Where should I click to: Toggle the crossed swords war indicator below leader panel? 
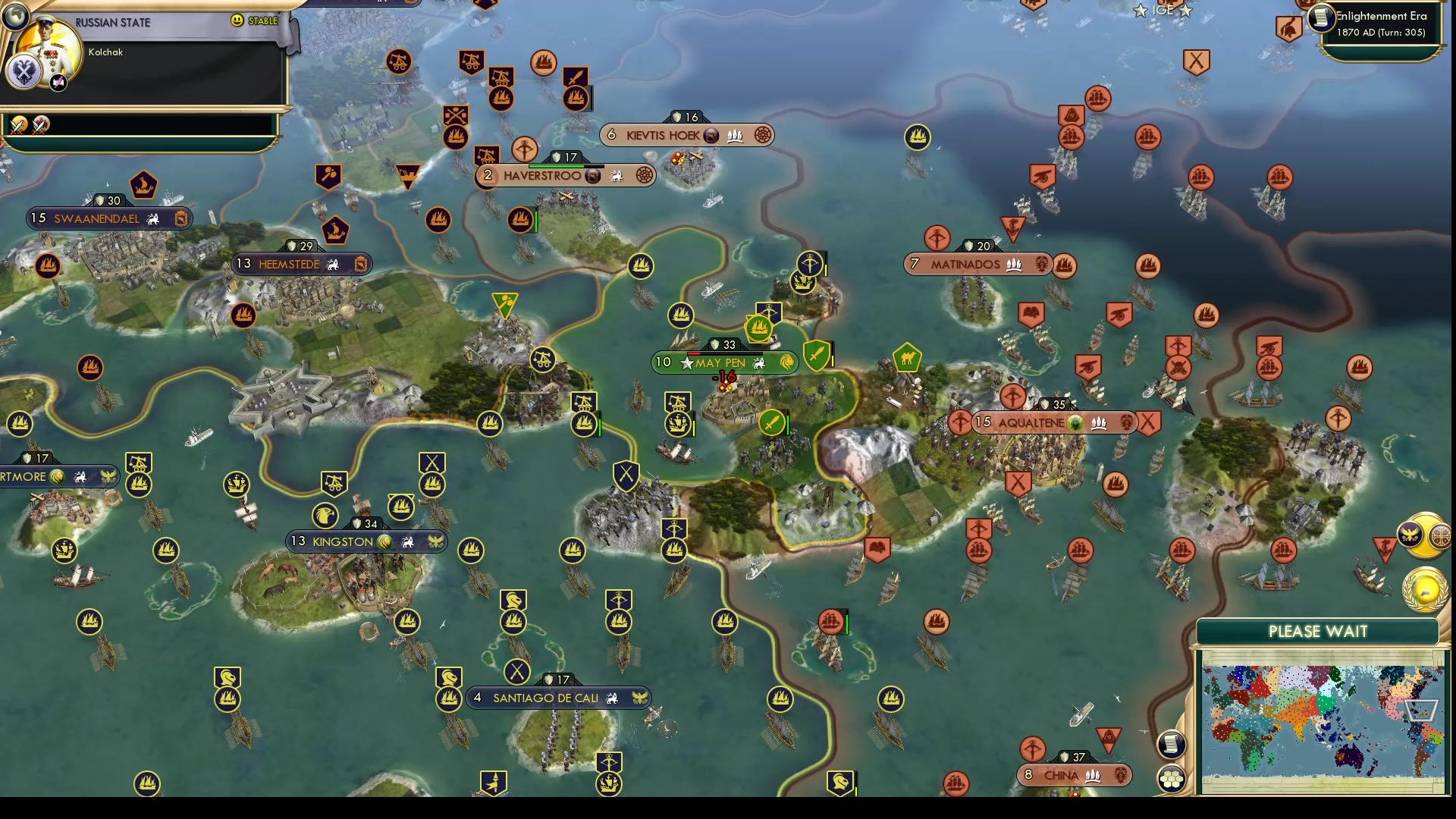pos(19,127)
